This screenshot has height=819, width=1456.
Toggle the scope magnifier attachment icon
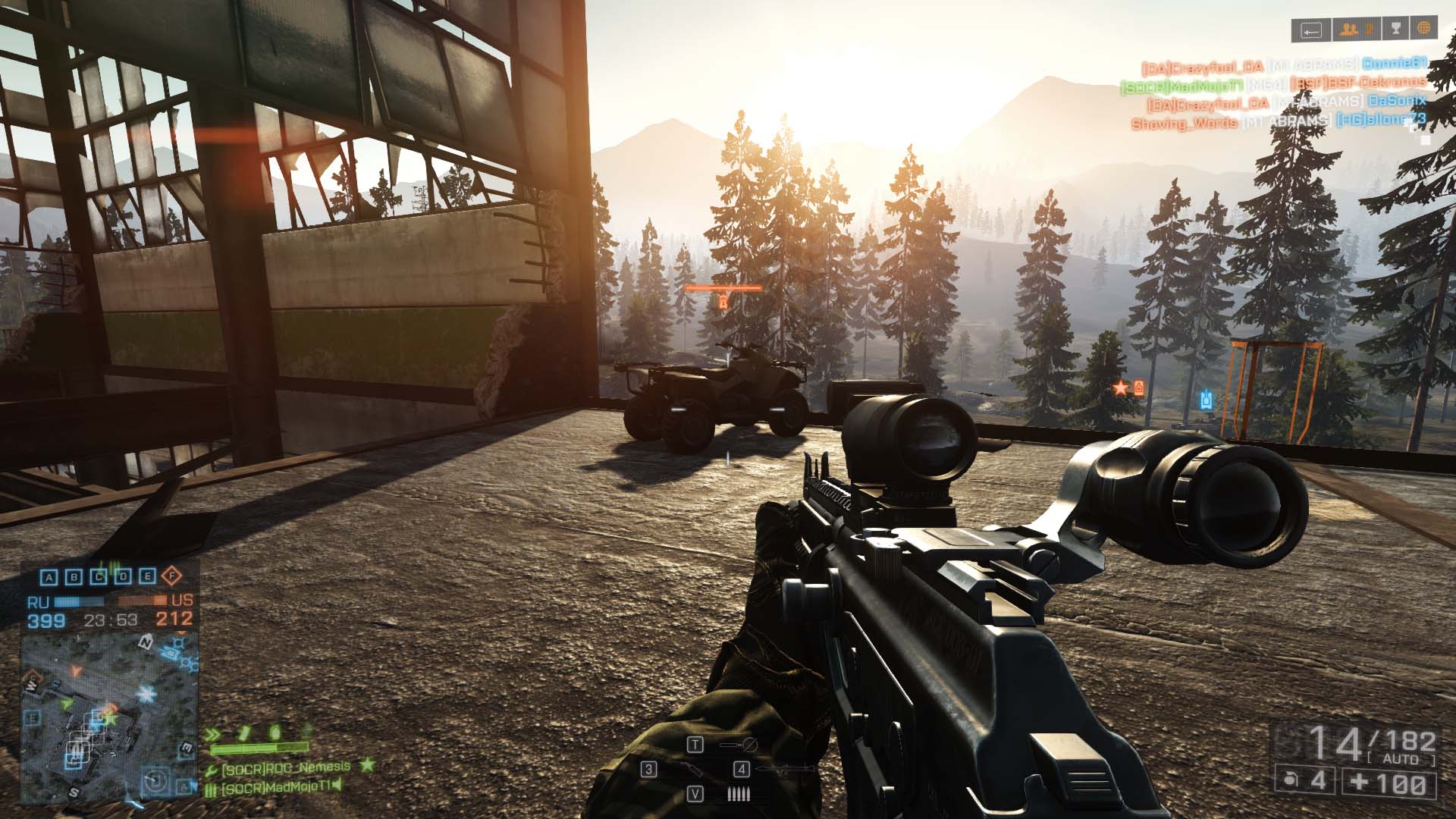(739, 745)
